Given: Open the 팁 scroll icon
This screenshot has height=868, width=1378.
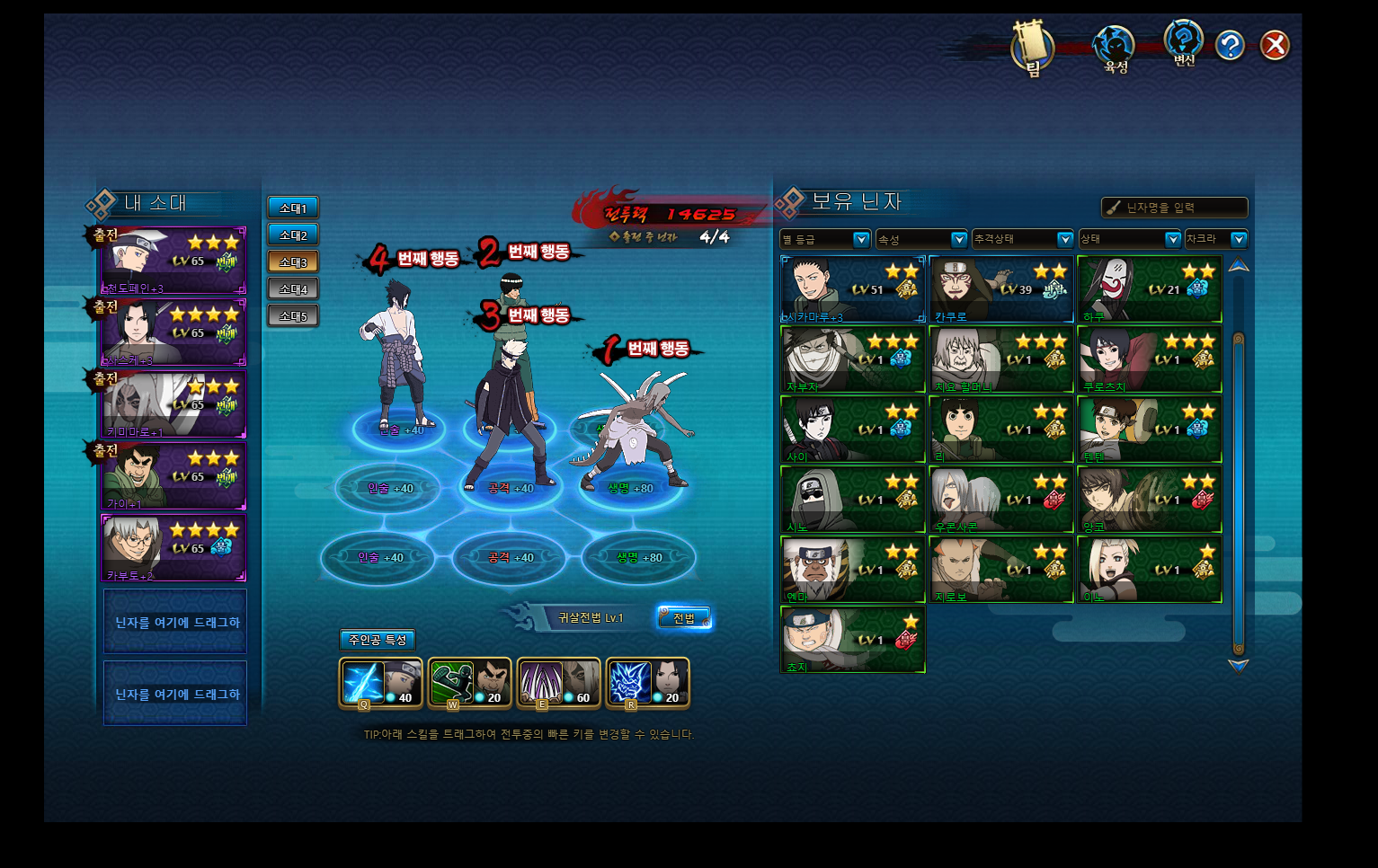Looking at the screenshot, I should tap(1031, 47).
